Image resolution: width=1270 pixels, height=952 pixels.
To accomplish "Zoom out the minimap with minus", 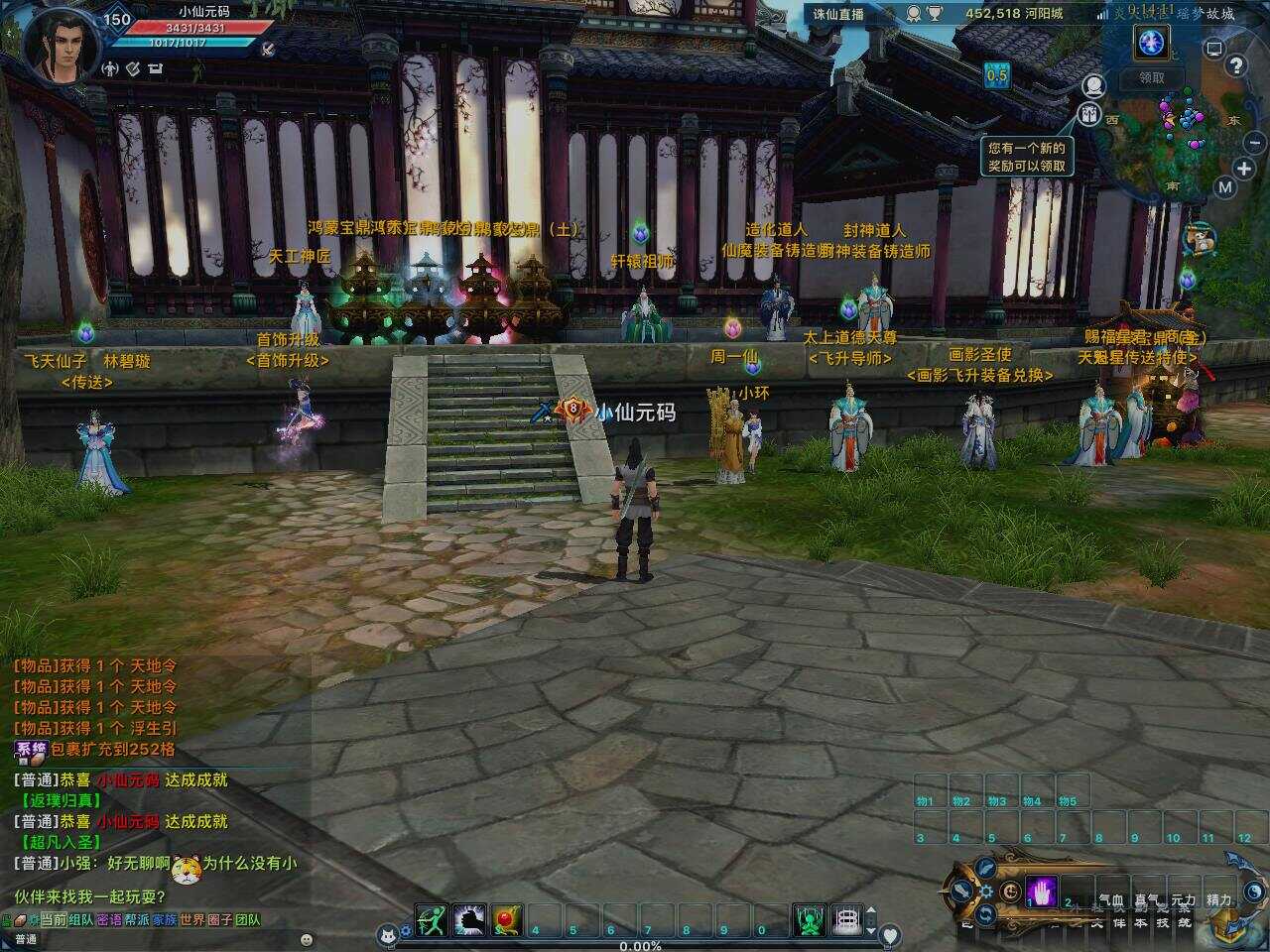I will tap(1255, 143).
